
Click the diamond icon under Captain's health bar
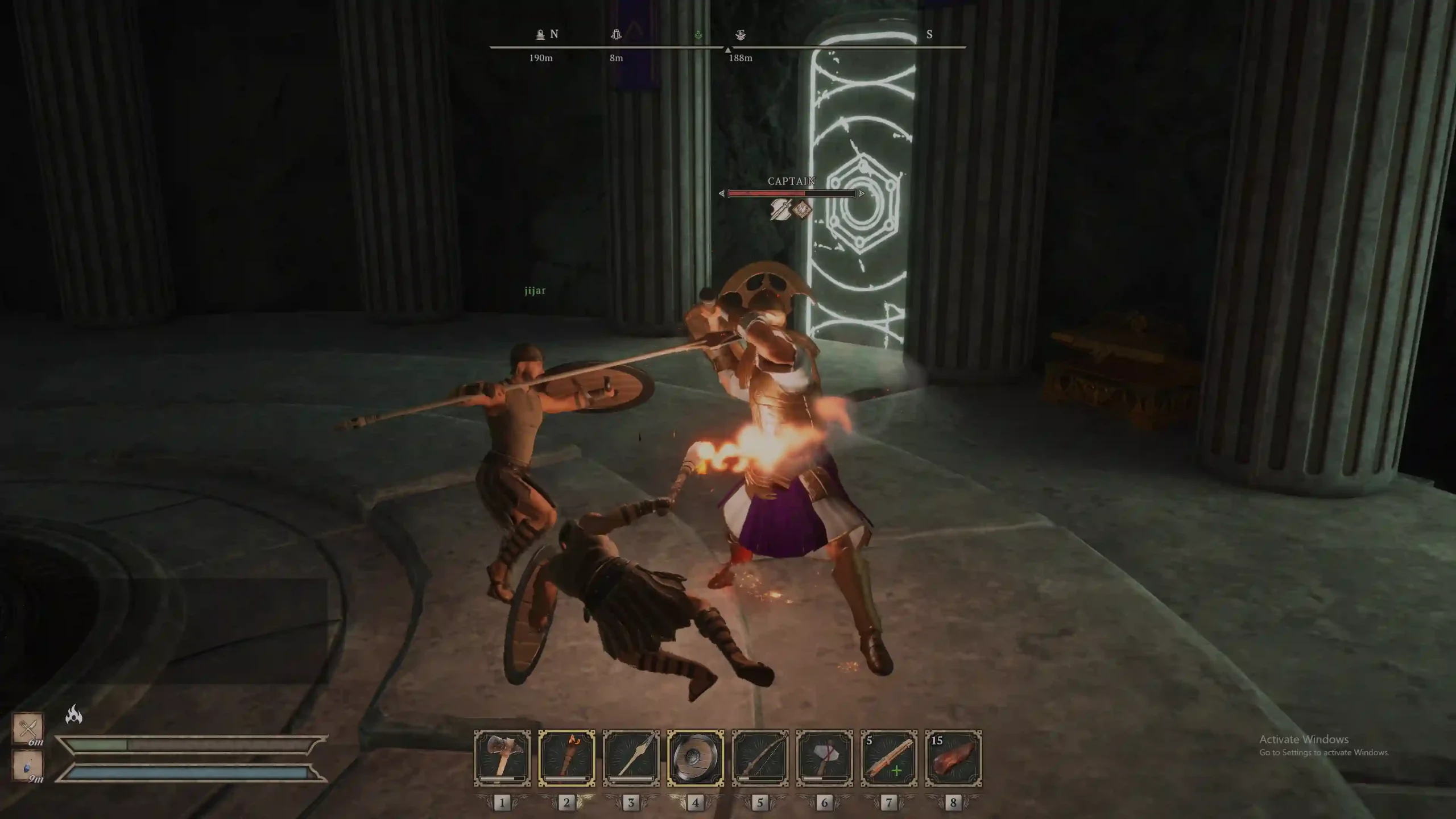click(803, 210)
